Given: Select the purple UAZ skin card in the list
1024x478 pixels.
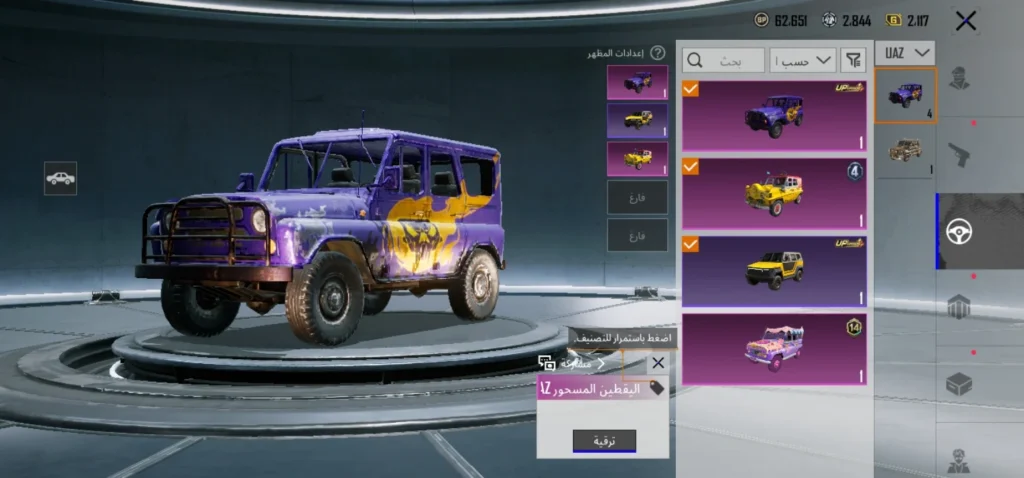Looking at the screenshot, I should [x=774, y=116].
